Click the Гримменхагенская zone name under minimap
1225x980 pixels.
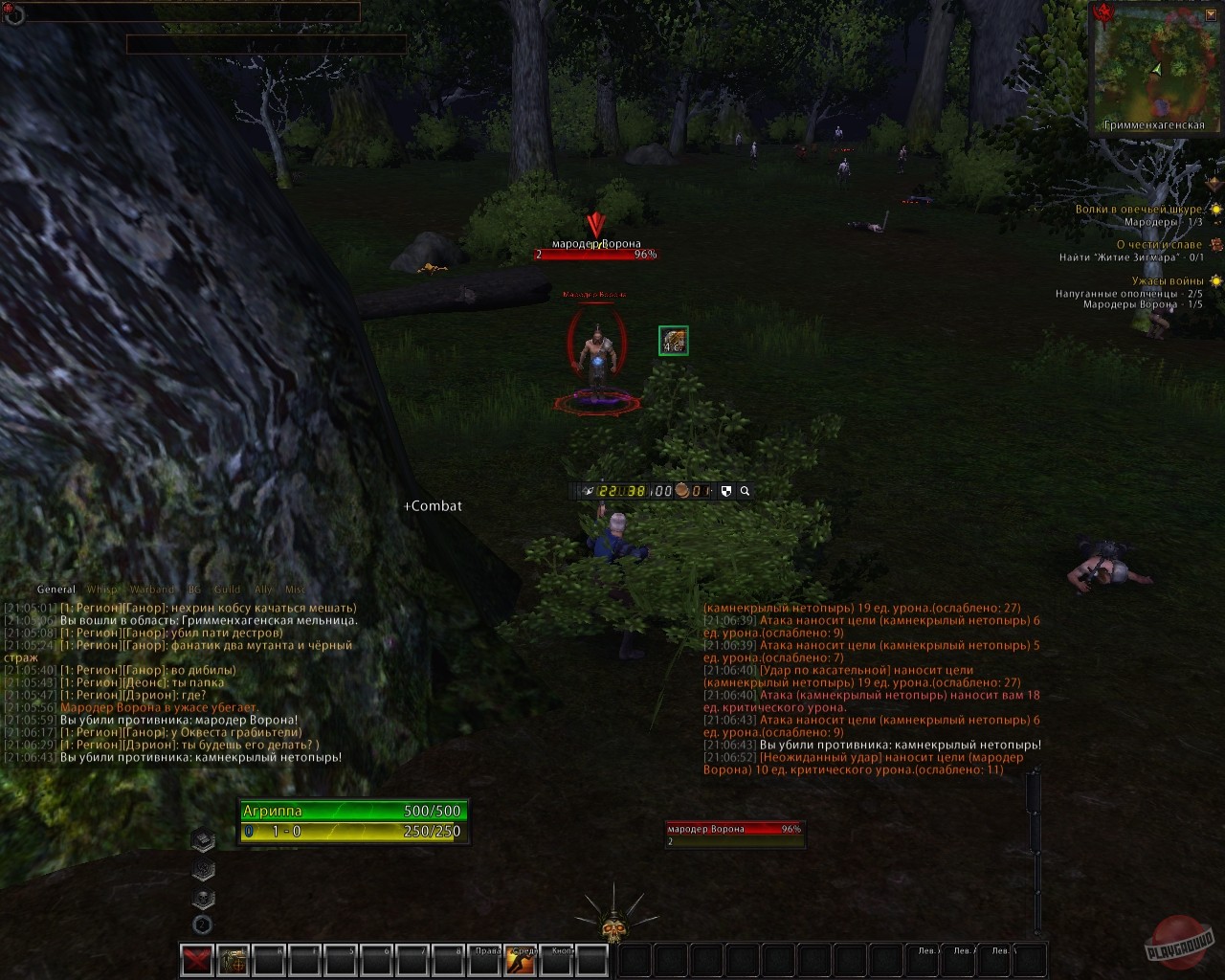1153,123
